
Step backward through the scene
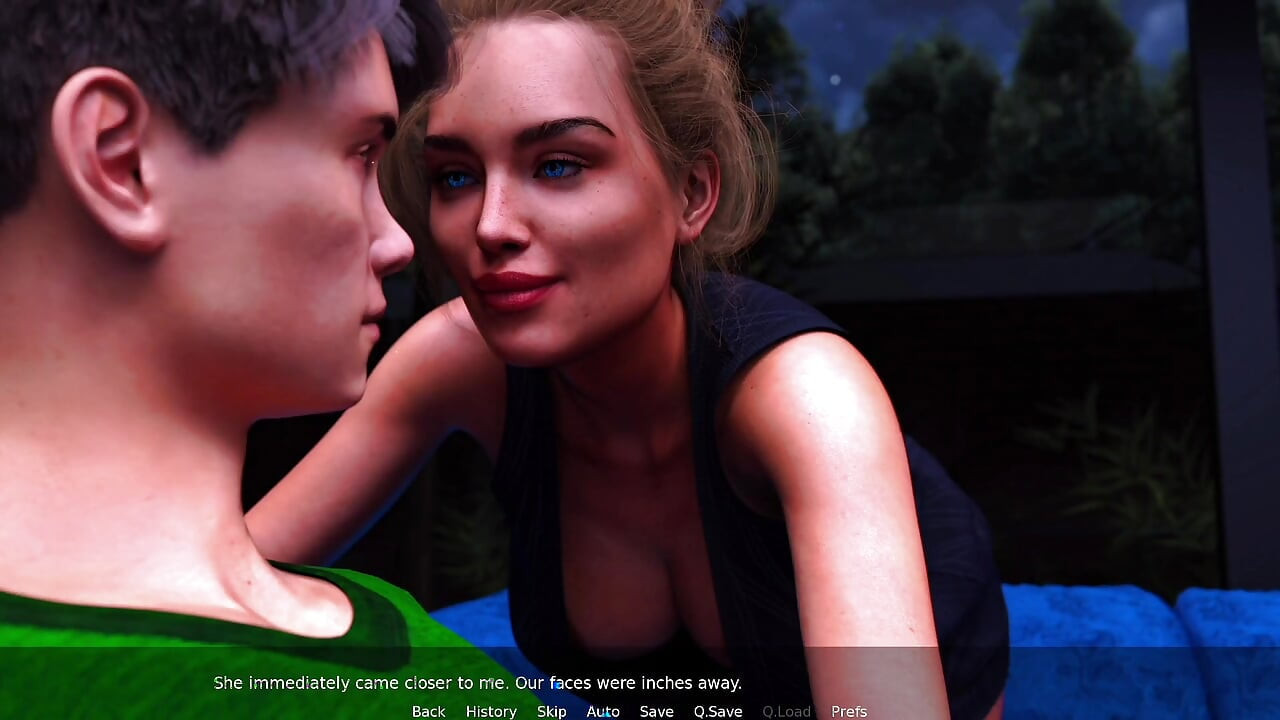[428, 711]
